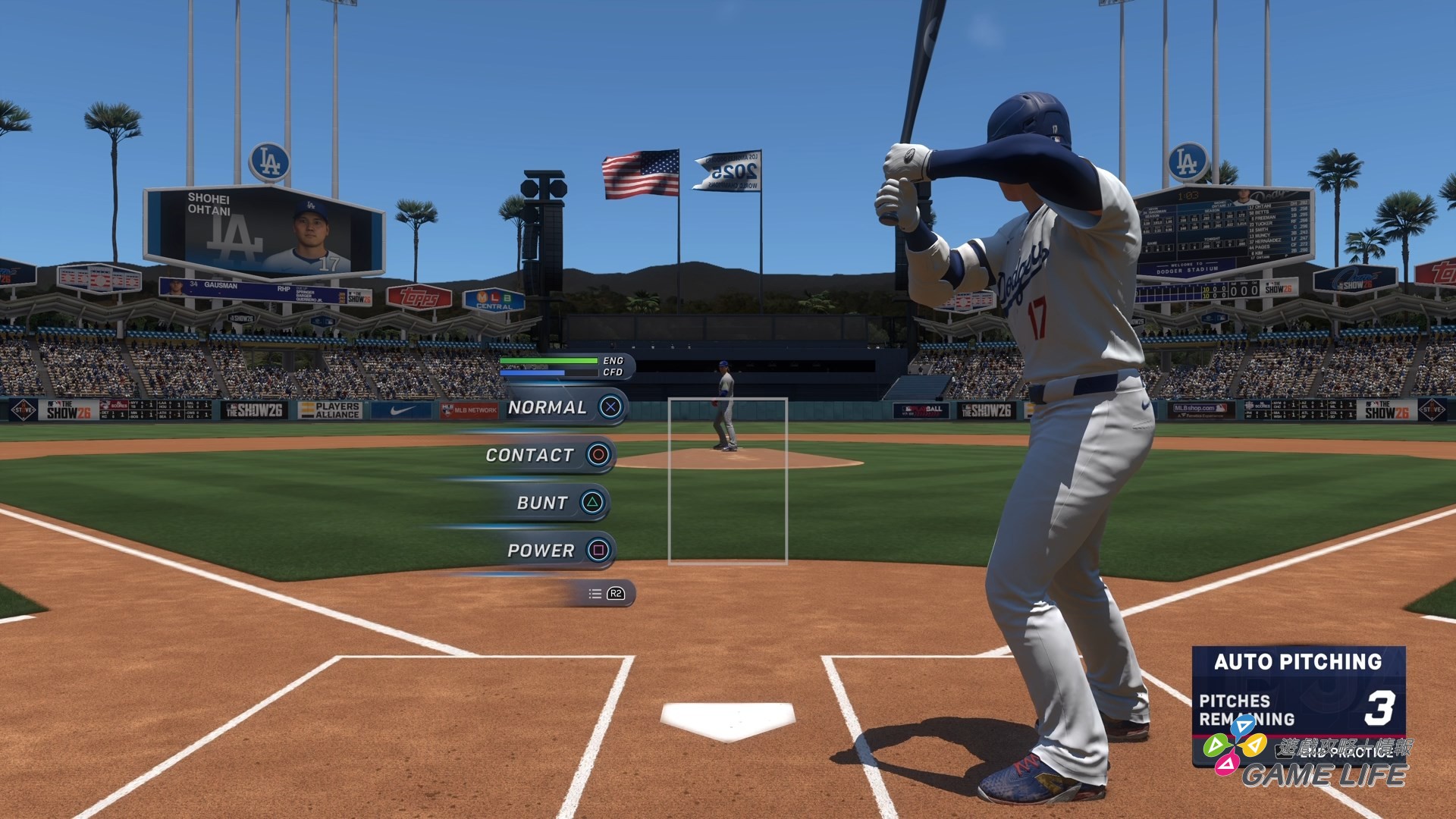Open the list icon next to R2
The height and width of the screenshot is (819, 1456).
595,595
